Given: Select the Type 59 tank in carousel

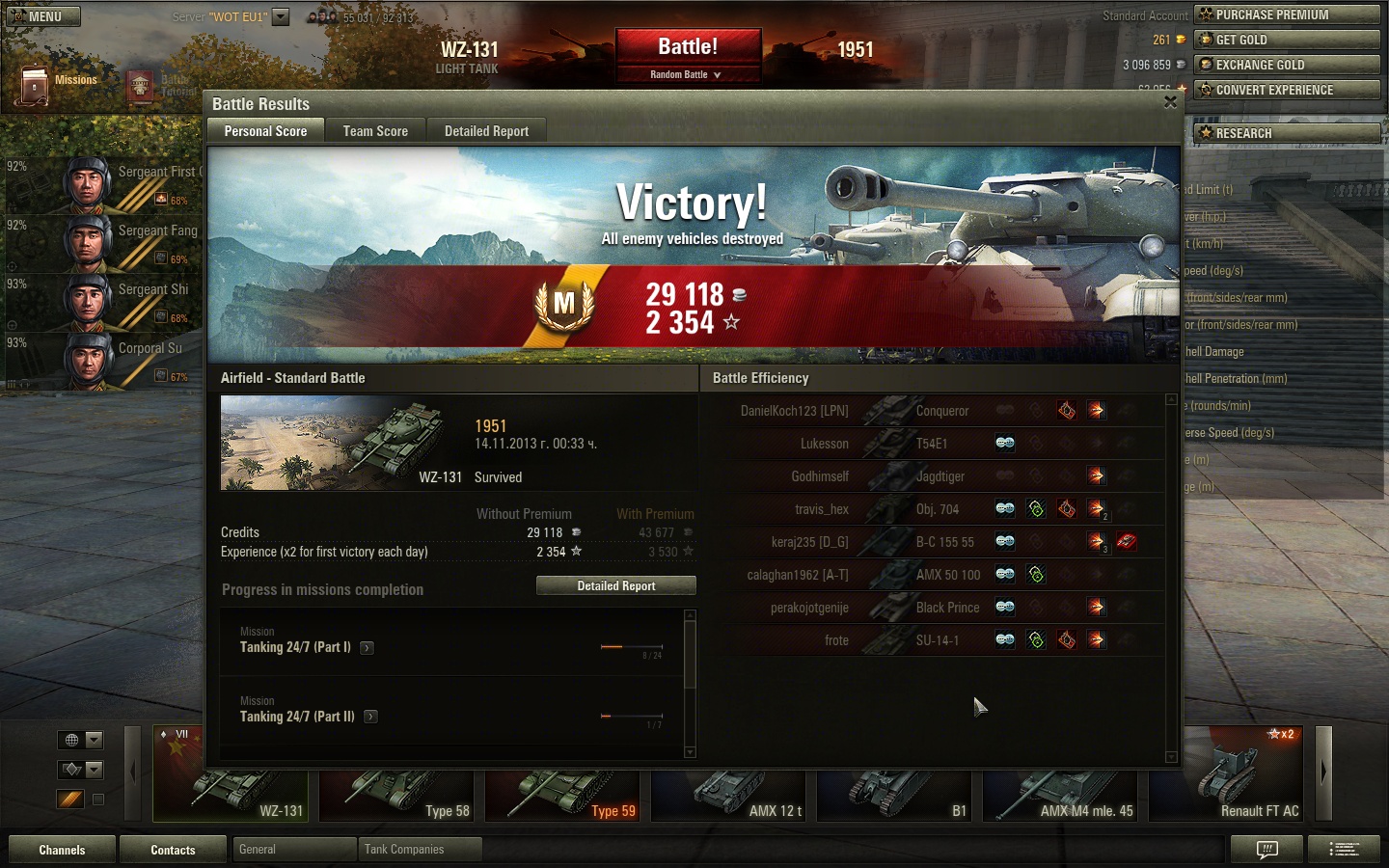Looking at the screenshot, I should point(565,796).
